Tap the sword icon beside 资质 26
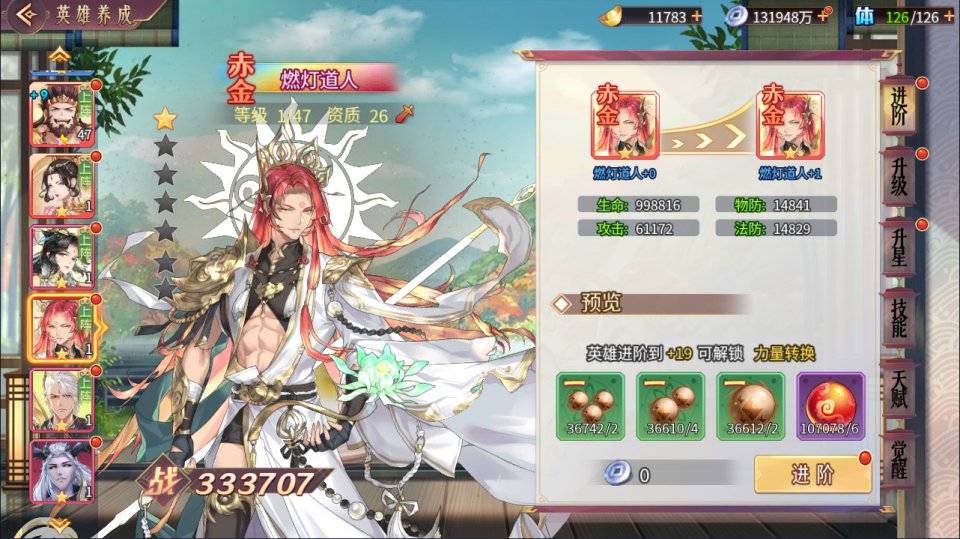The width and height of the screenshot is (960, 539). pos(405,114)
